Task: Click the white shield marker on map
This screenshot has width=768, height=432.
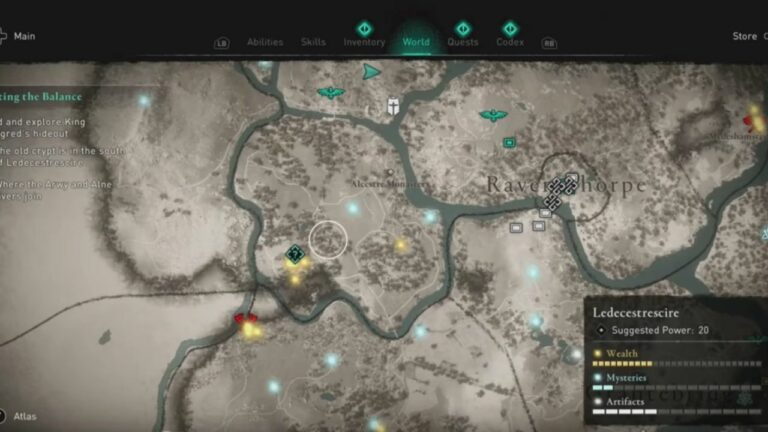Action: (x=395, y=106)
